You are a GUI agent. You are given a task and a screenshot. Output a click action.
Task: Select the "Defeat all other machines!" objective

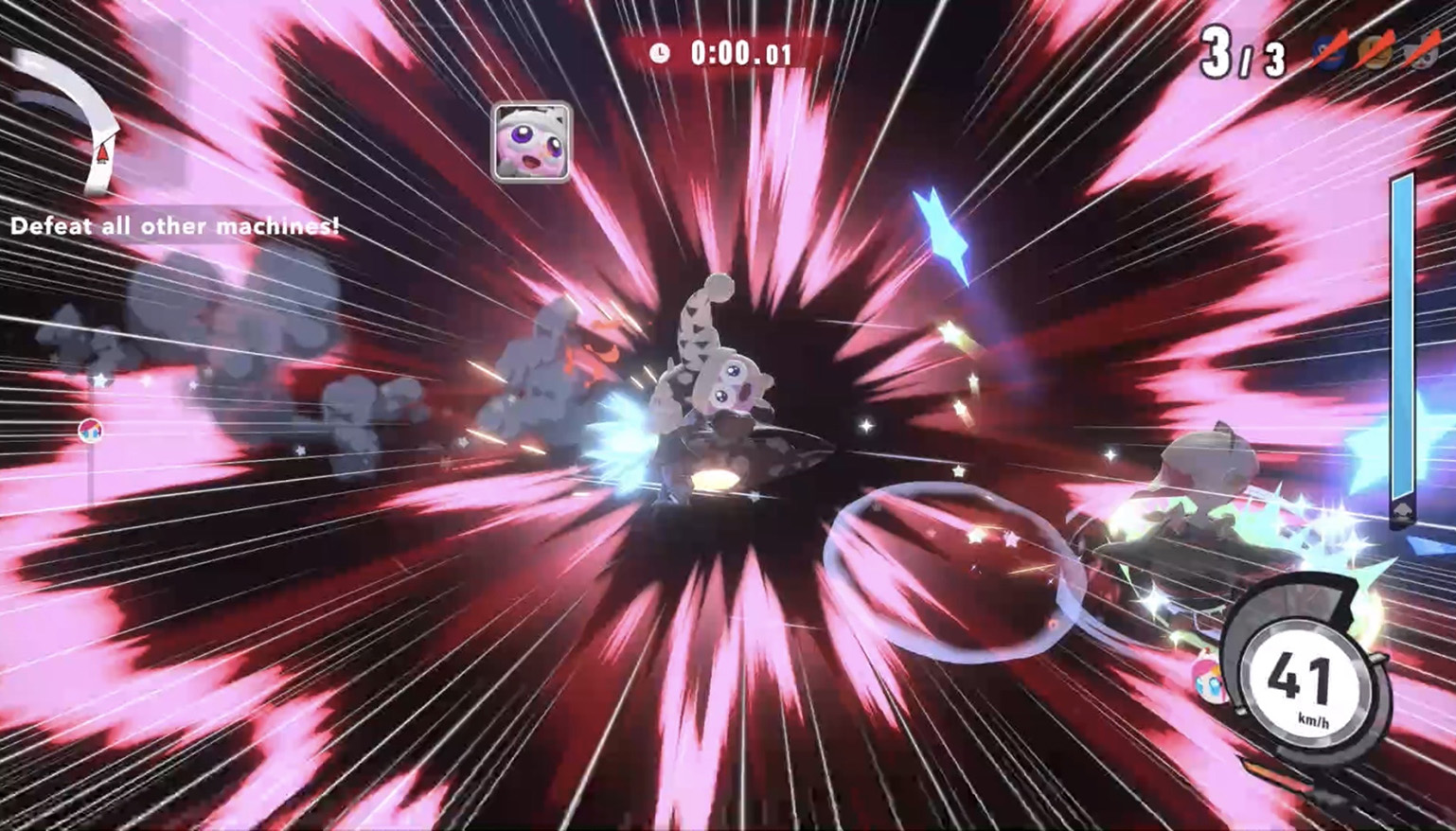(175, 226)
